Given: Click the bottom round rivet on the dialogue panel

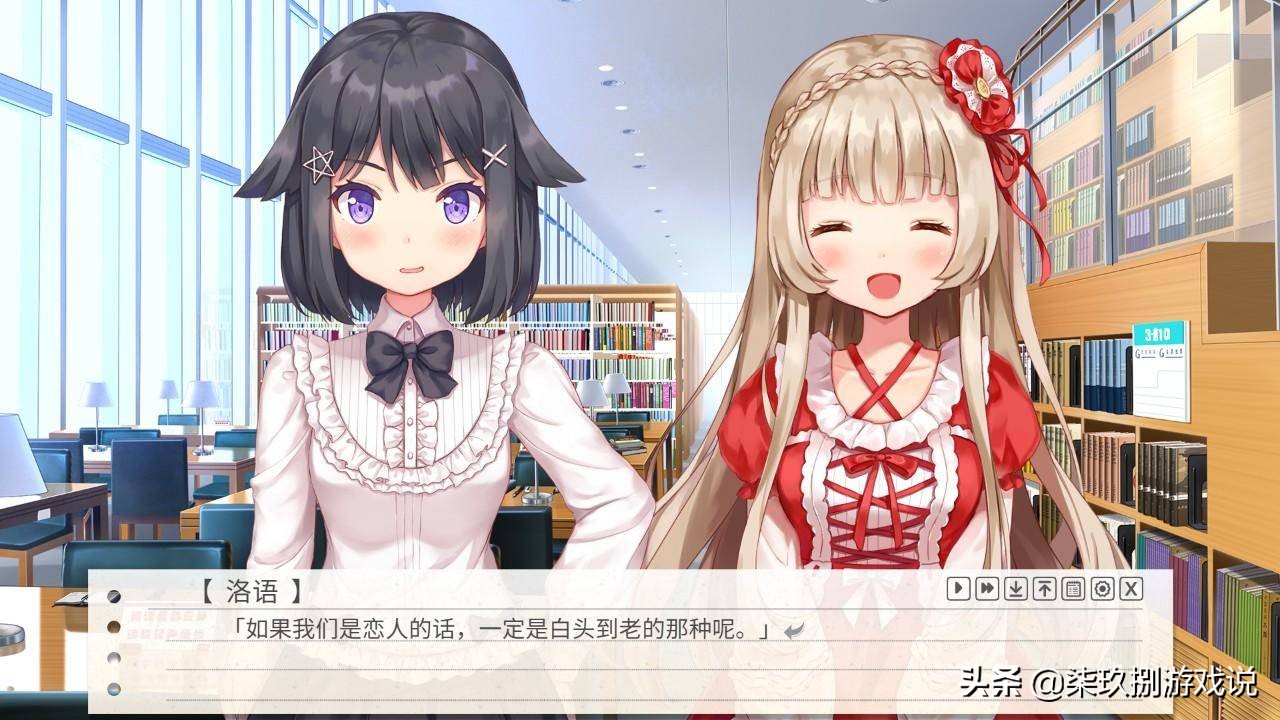Looking at the screenshot, I should point(113,685).
